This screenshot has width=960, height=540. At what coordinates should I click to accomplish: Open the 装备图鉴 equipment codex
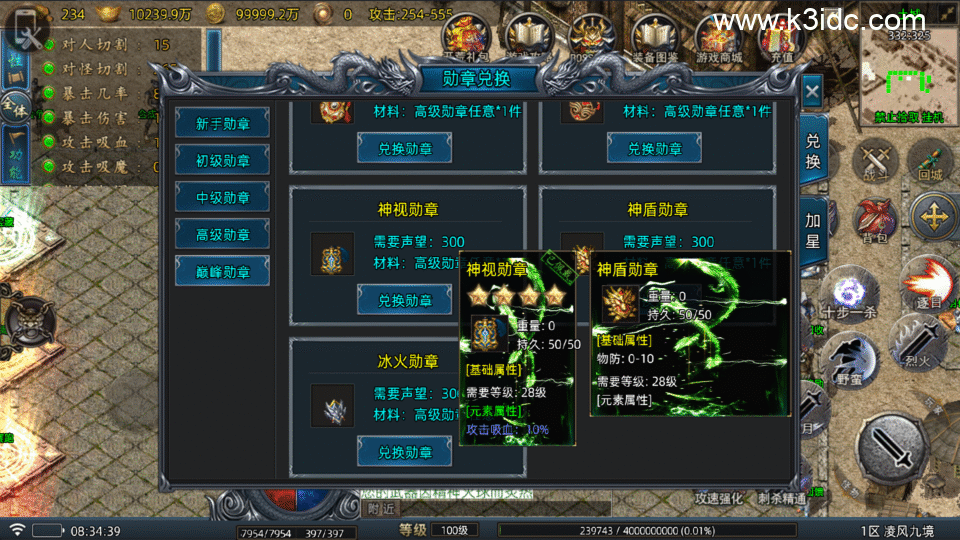pyautogui.click(x=655, y=38)
